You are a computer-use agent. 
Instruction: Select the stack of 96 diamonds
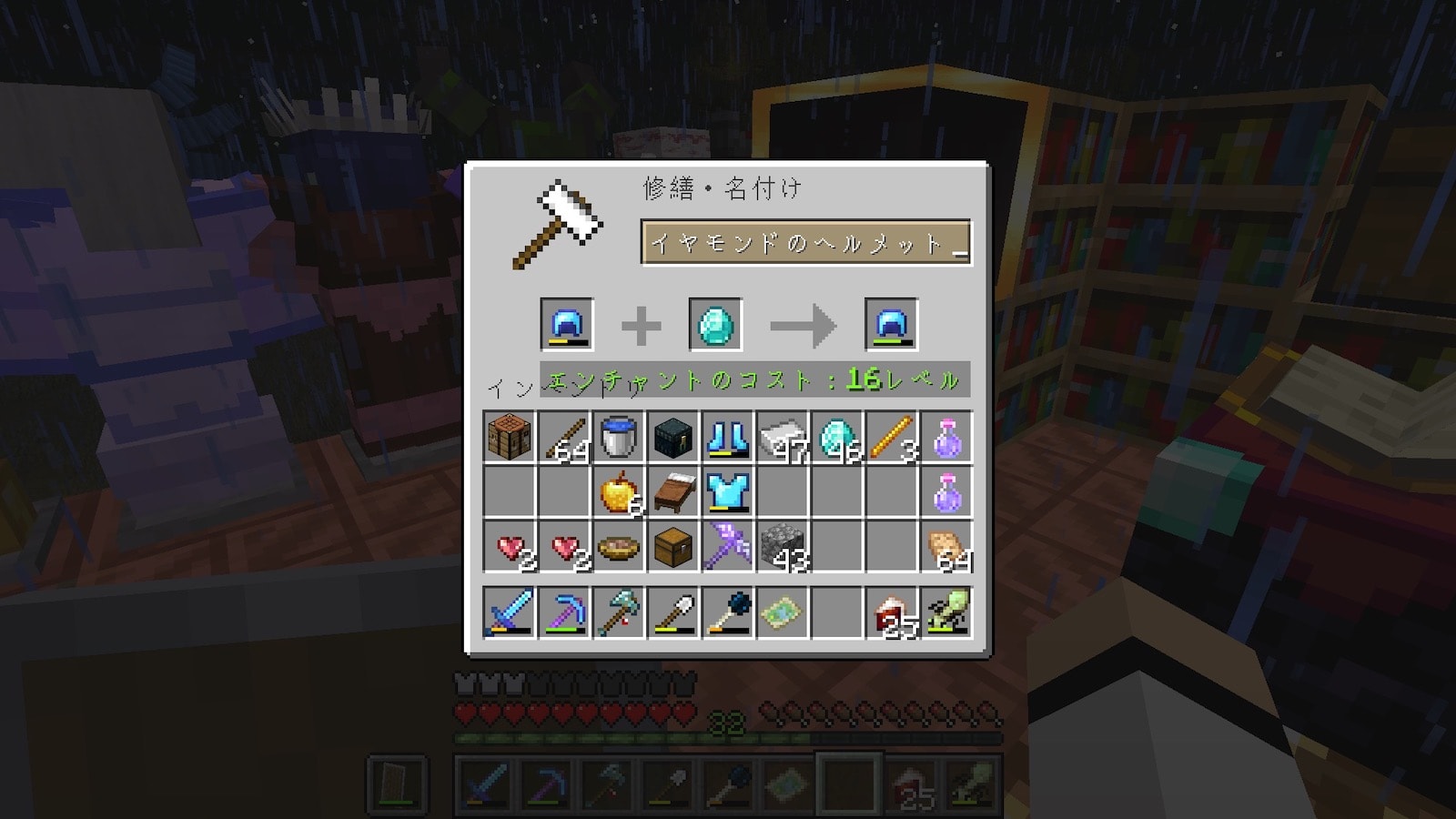(837, 438)
